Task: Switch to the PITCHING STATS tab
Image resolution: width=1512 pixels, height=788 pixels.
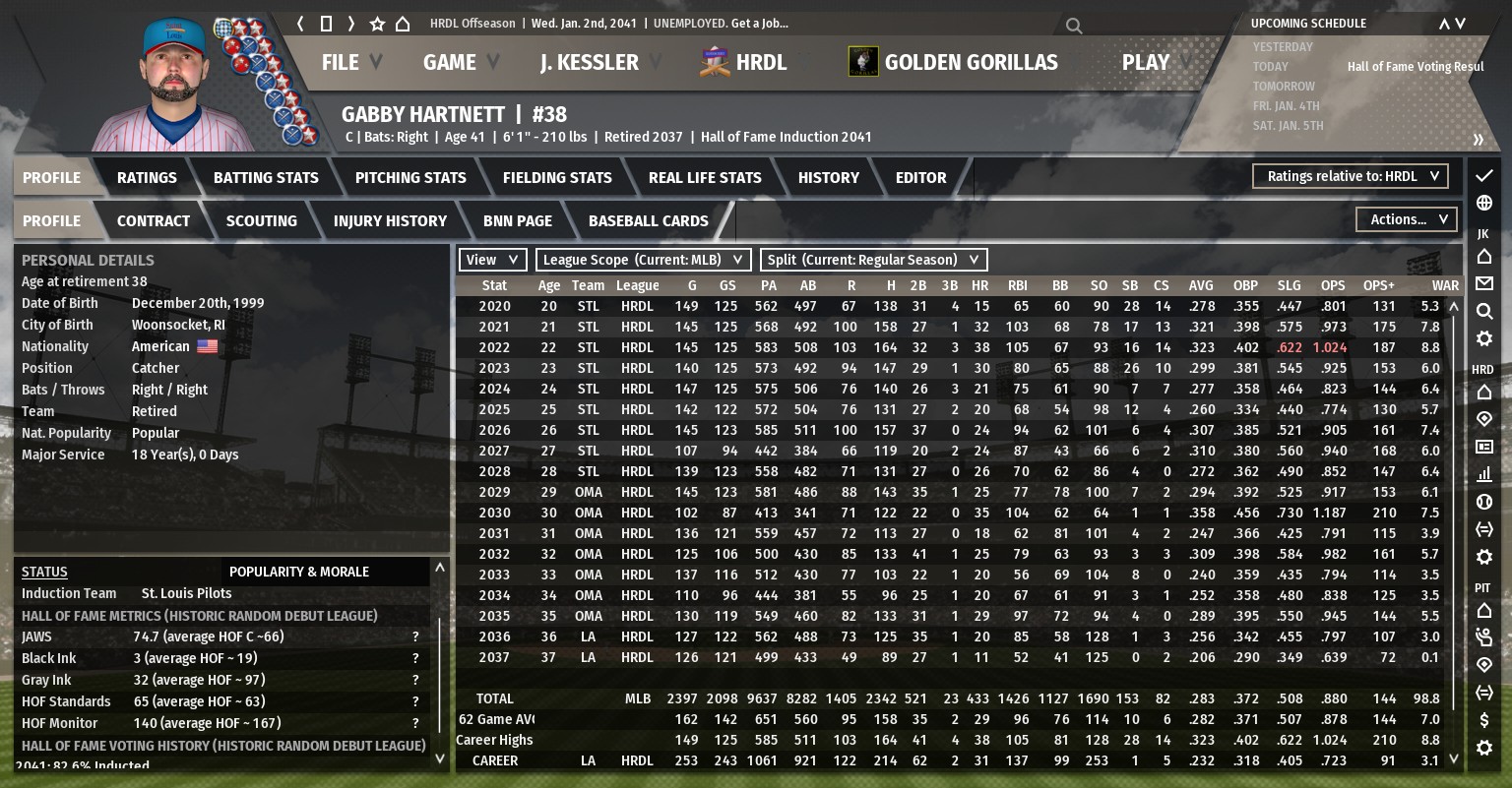Action: click(410, 177)
